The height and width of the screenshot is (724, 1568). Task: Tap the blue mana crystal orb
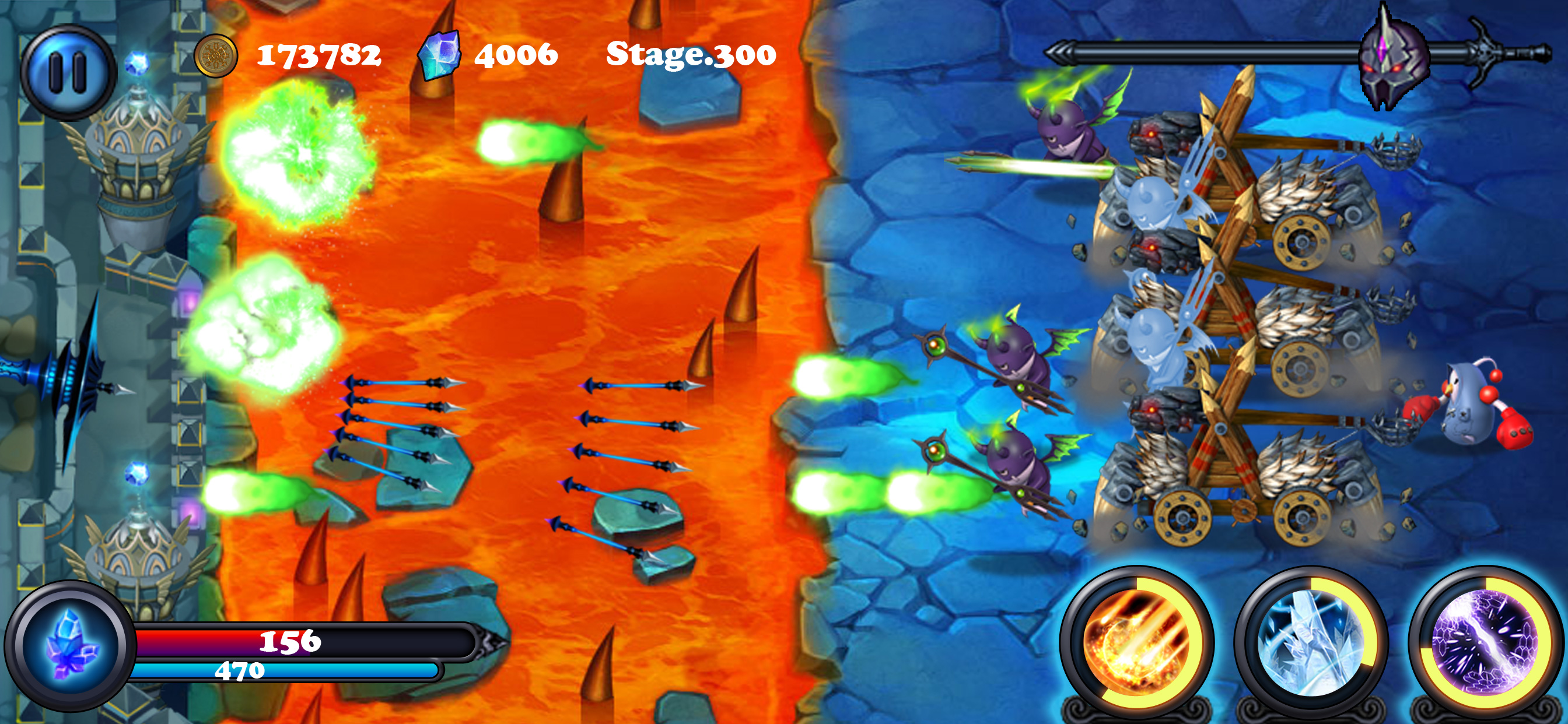[71, 645]
